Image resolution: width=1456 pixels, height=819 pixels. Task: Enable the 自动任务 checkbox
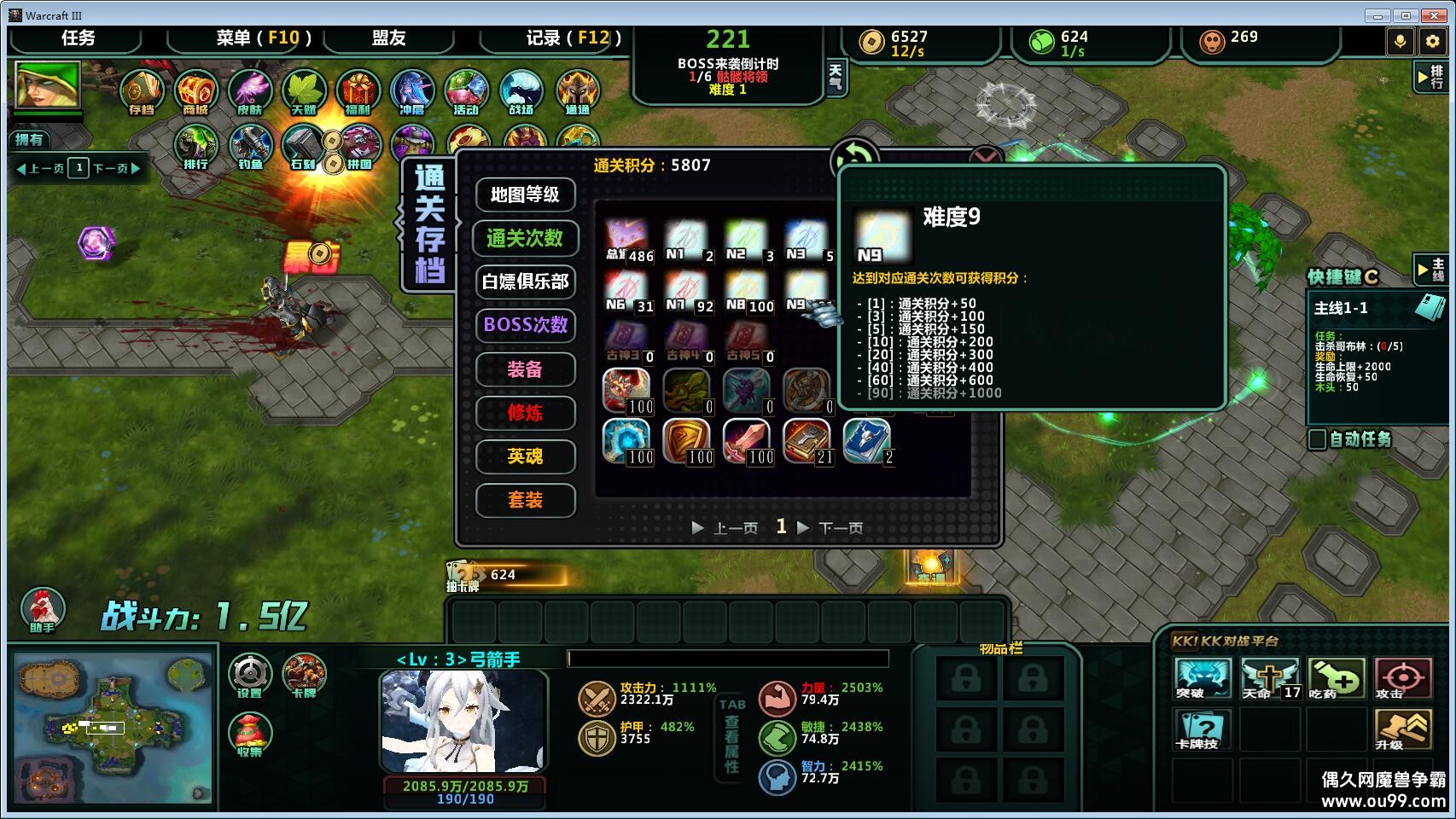point(1315,441)
